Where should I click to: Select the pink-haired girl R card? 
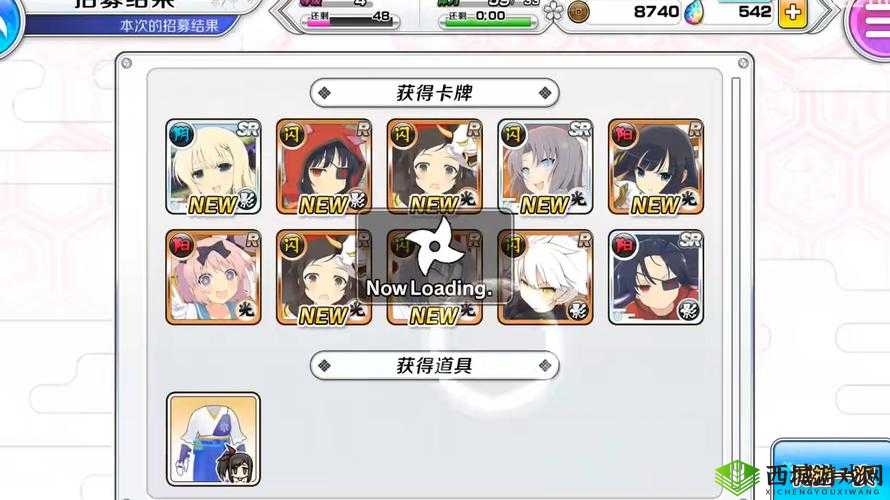tap(213, 277)
